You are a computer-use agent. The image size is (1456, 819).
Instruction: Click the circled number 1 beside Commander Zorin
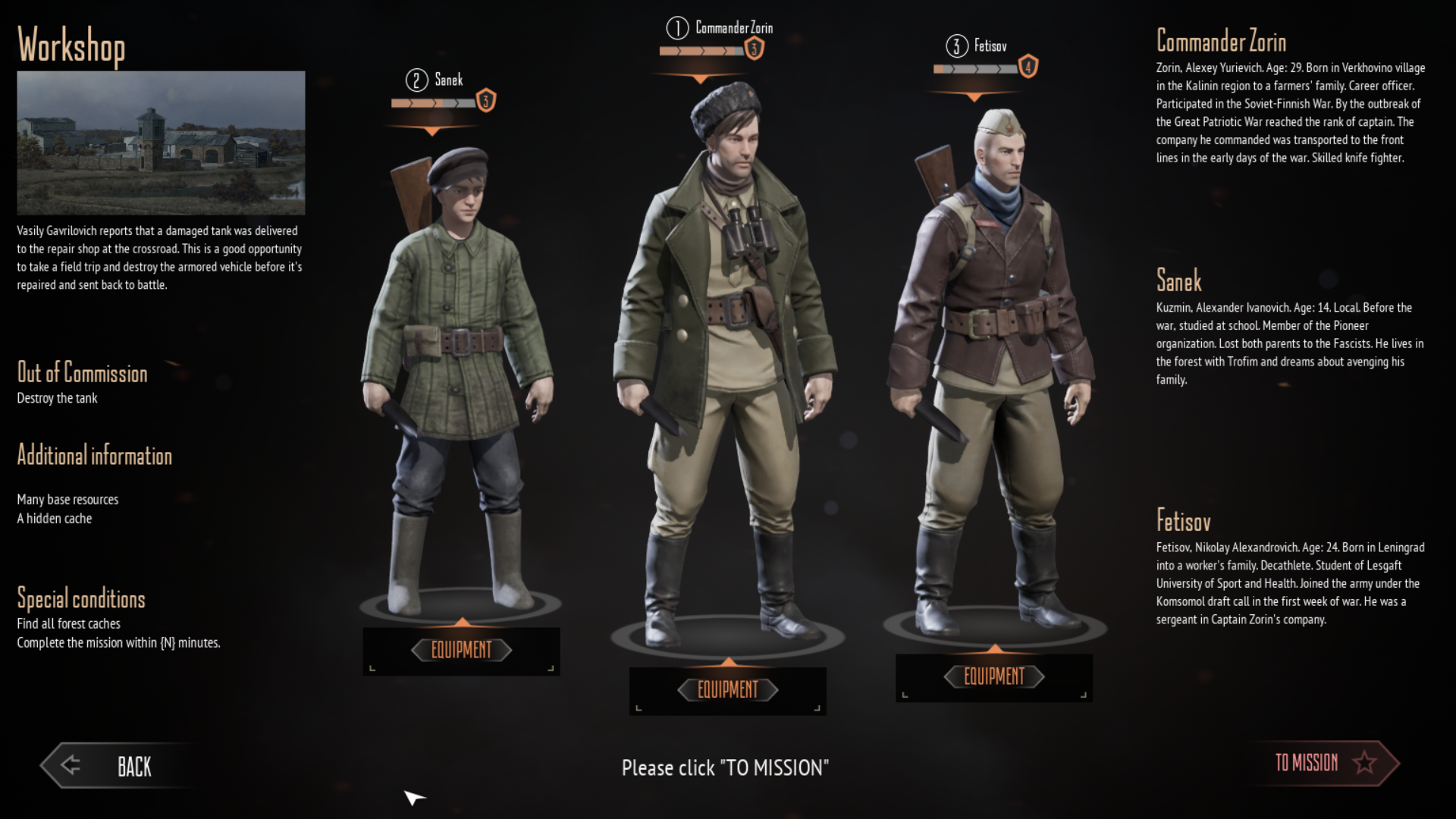click(x=677, y=29)
